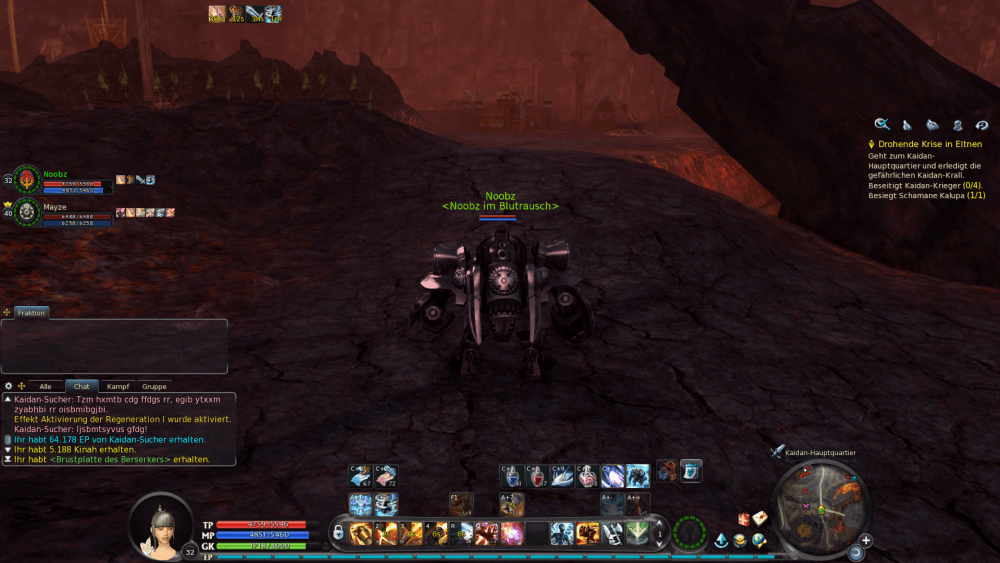1000x563 pixels.
Task: Use the blue mana potion slot
Action: pyautogui.click(x=512, y=476)
